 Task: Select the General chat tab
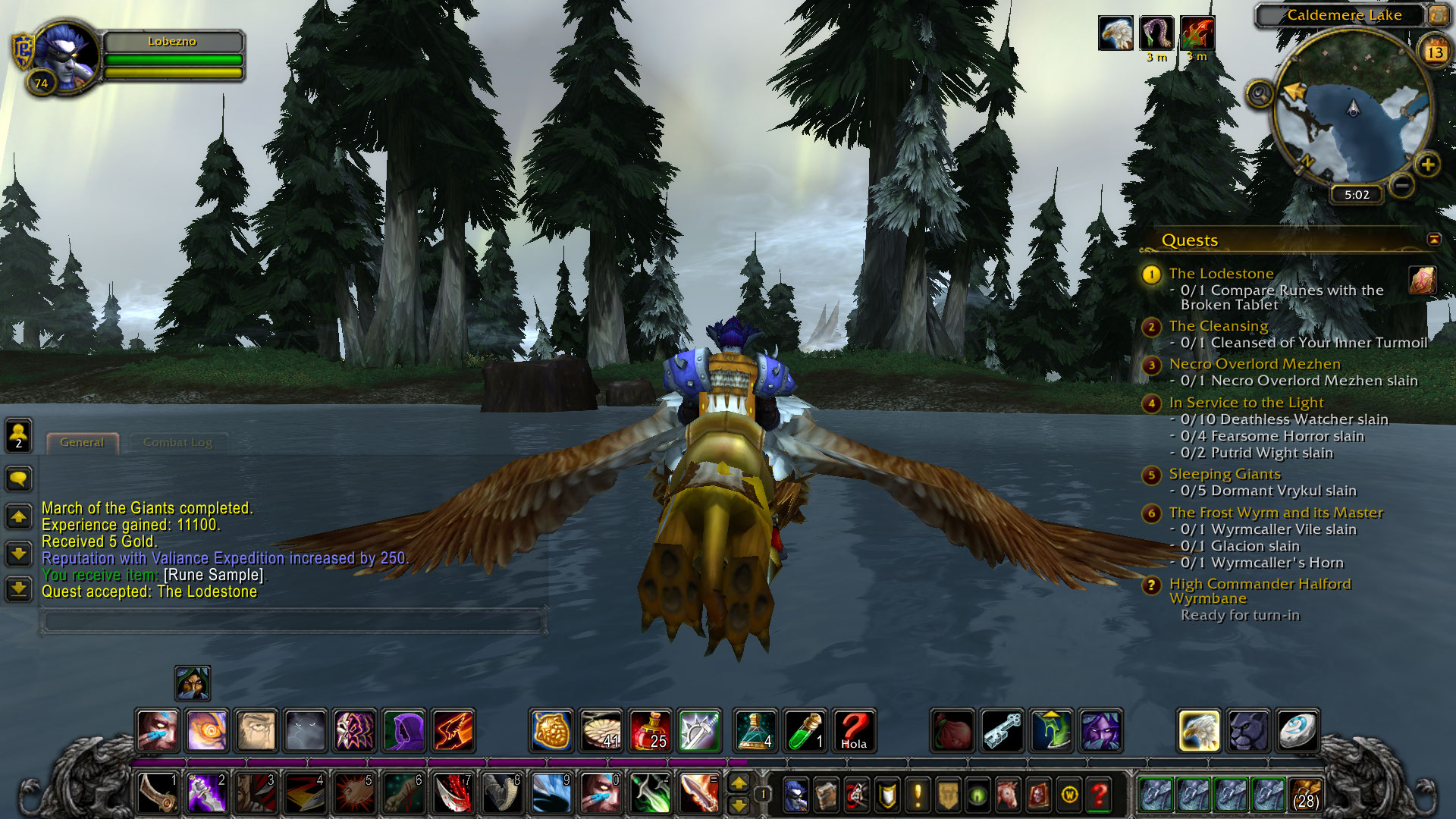pyautogui.click(x=82, y=442)
